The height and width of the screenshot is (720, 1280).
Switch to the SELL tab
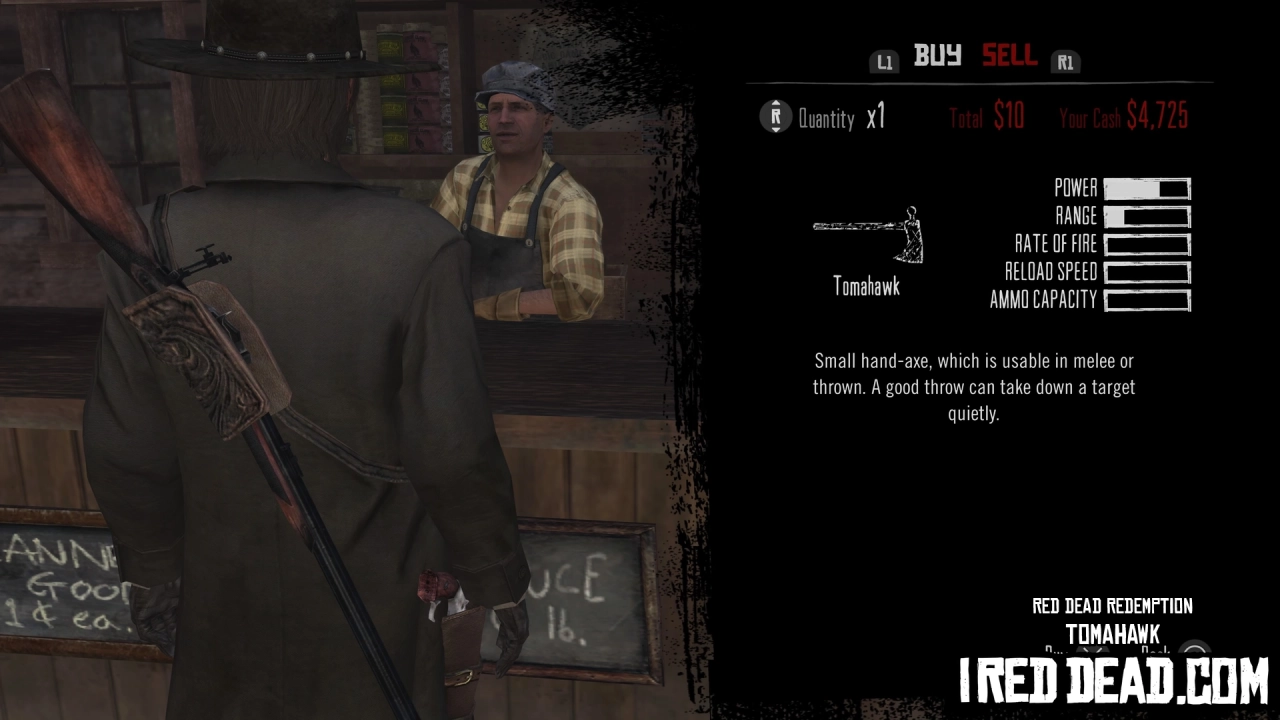(x=1009, y=57)
